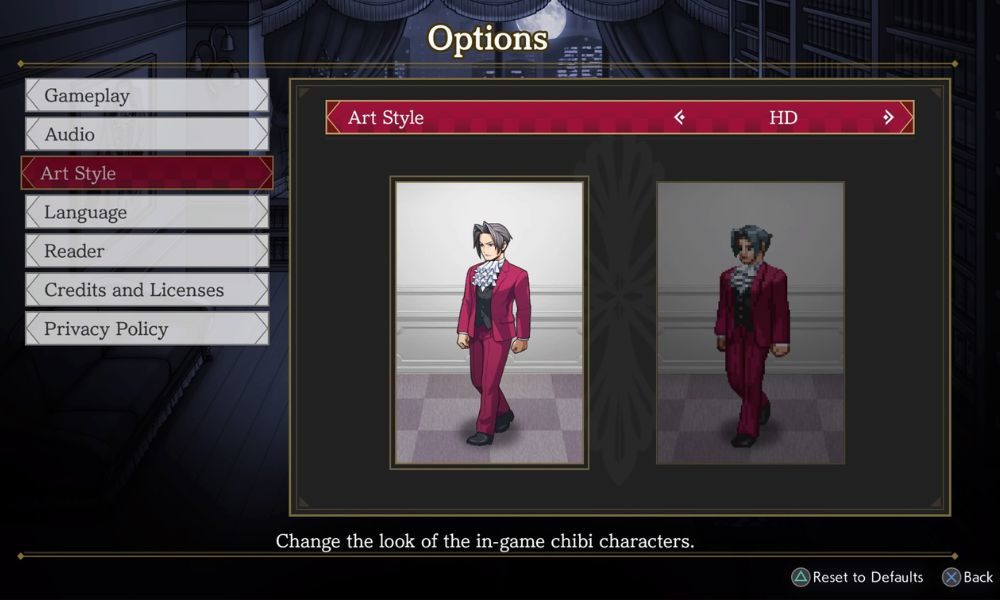This screenshot has height=600, width=1000.
Task: Open the Reader menu entry
Action: click(146, 251)
